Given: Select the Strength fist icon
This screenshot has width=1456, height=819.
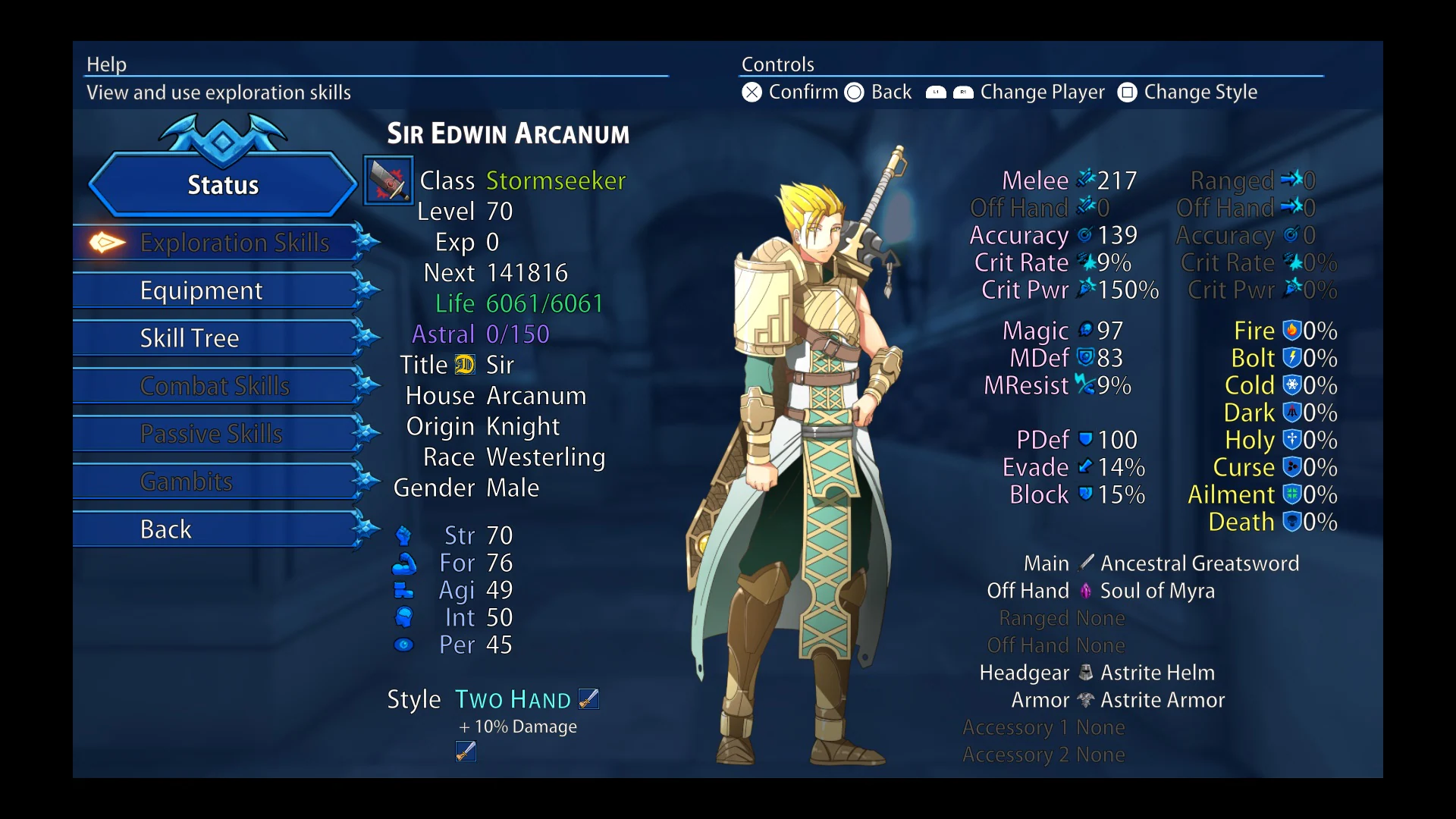Looking at the screenshot, I should click(x=403, y=535).
